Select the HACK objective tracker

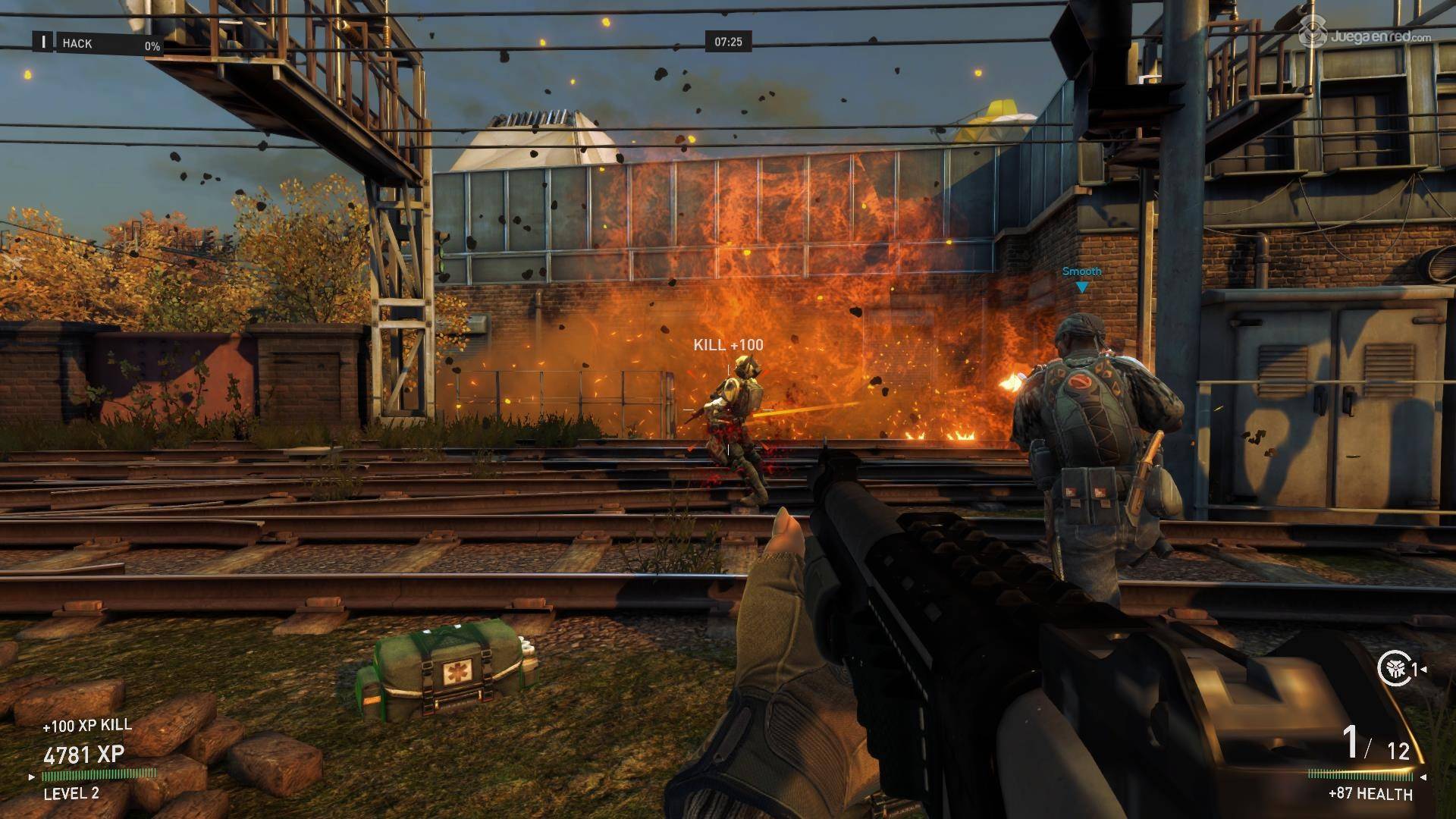(99, 44)
